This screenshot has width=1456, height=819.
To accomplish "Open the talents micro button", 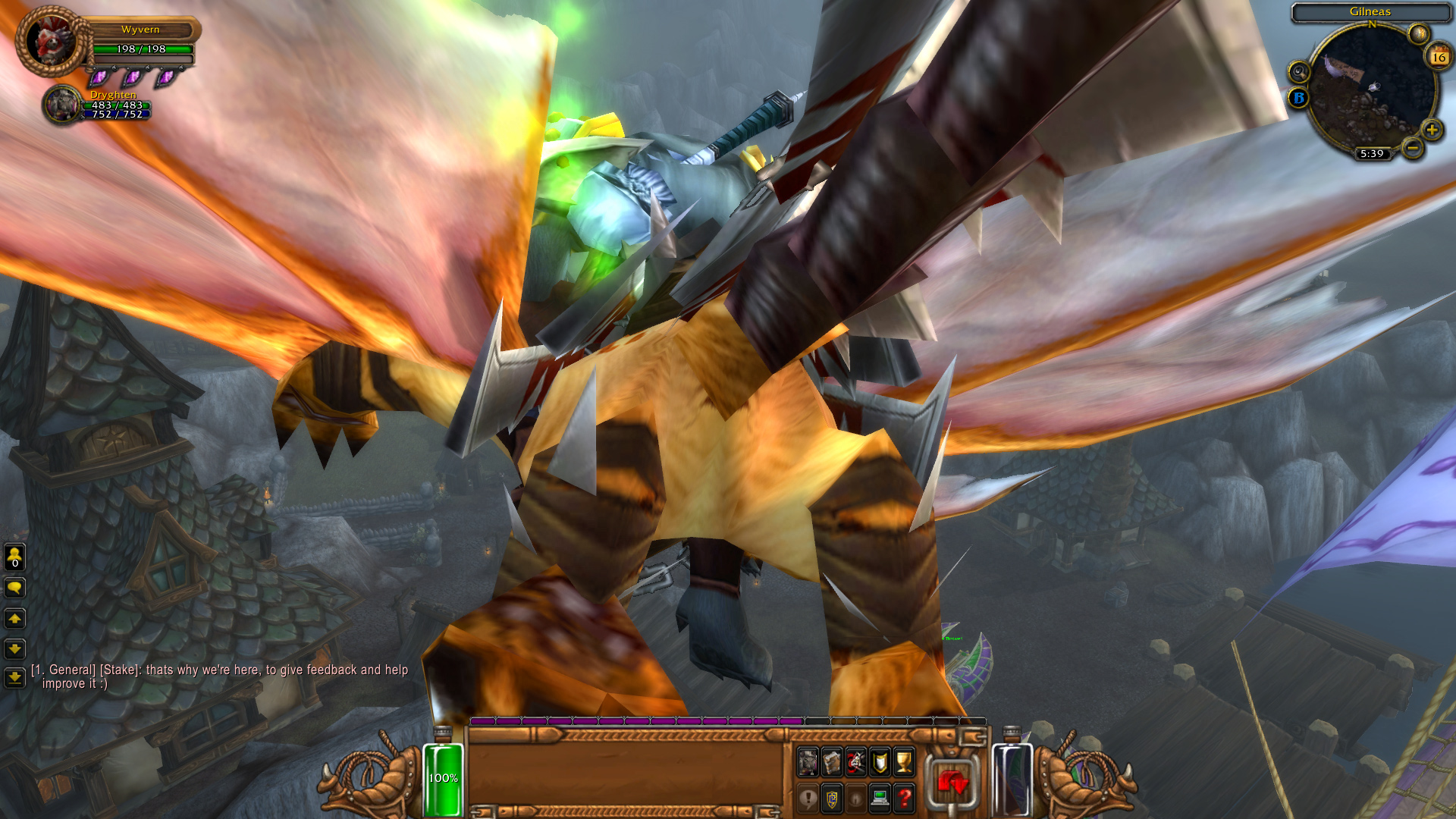I will [x=856, y=762].
